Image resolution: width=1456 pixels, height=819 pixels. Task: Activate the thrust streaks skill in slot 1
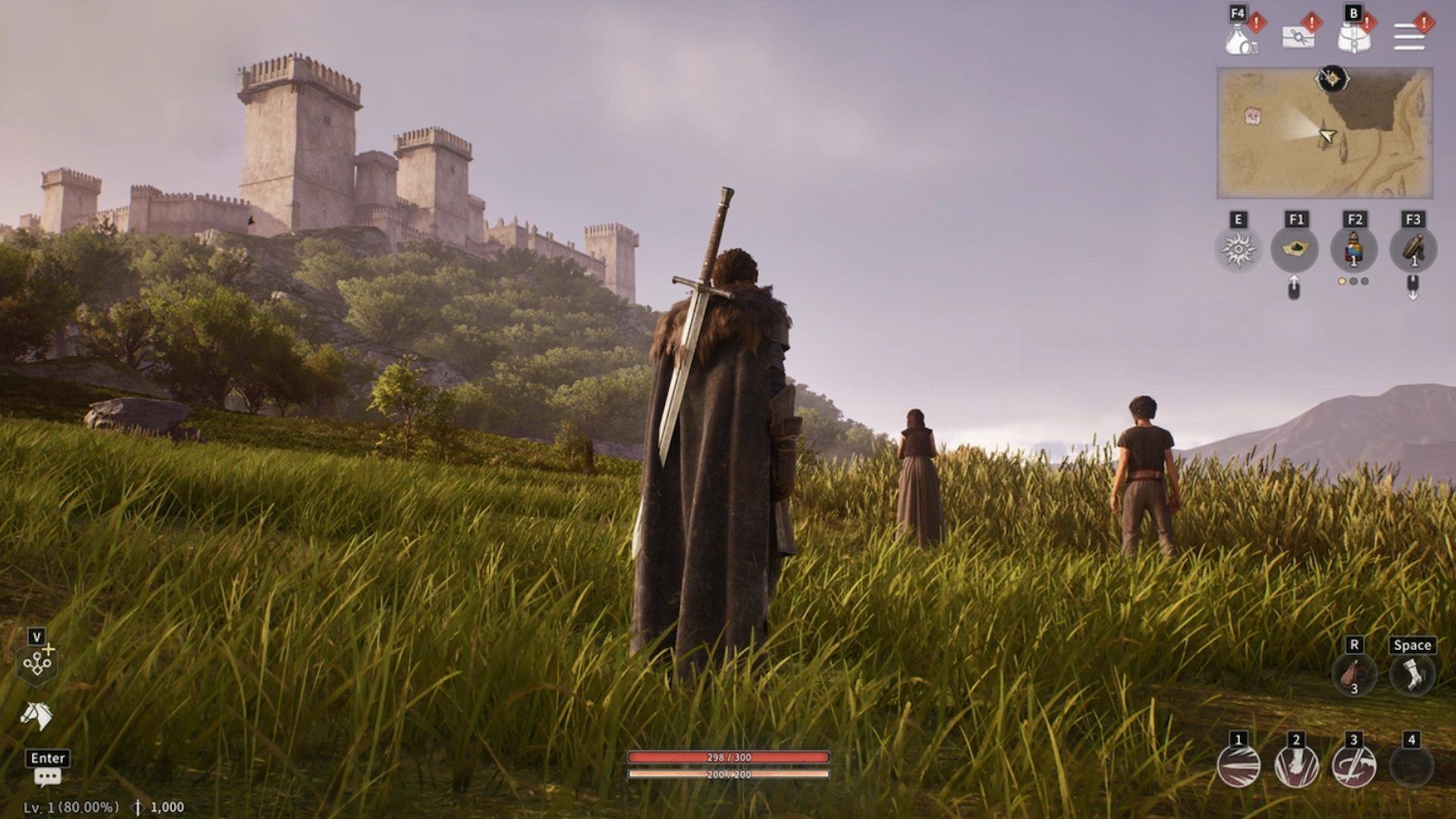point(1238,766)
